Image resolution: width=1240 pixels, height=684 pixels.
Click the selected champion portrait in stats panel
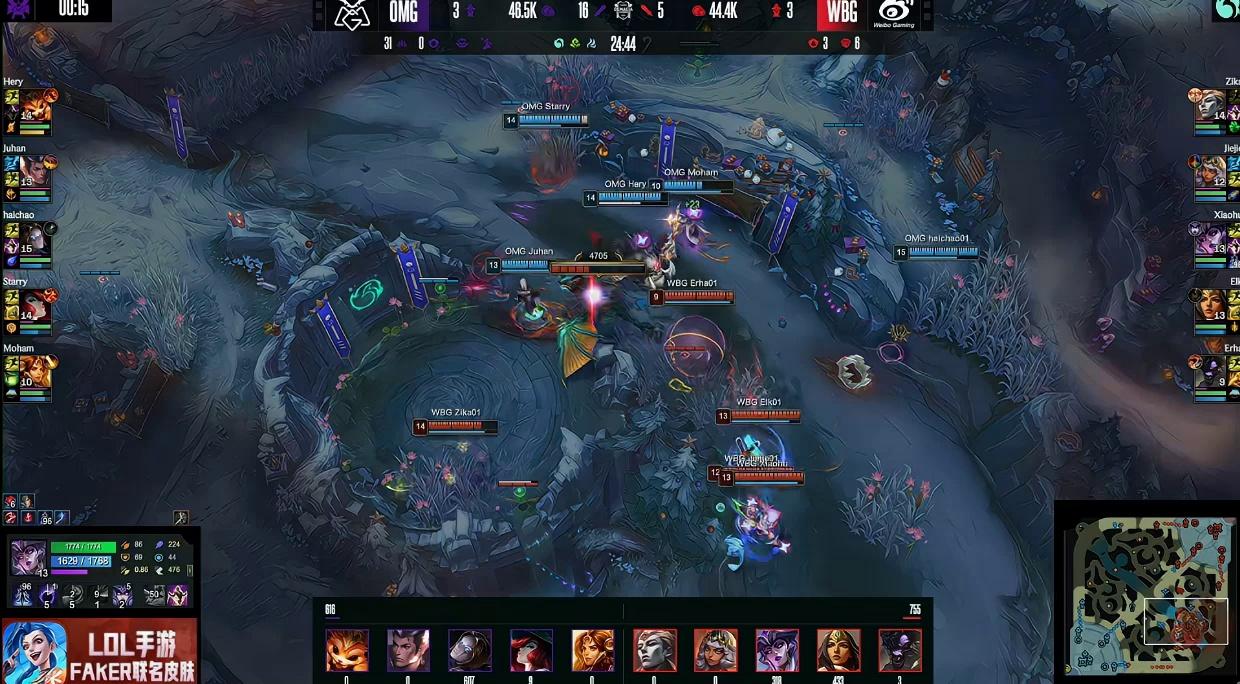click(28, 557)
